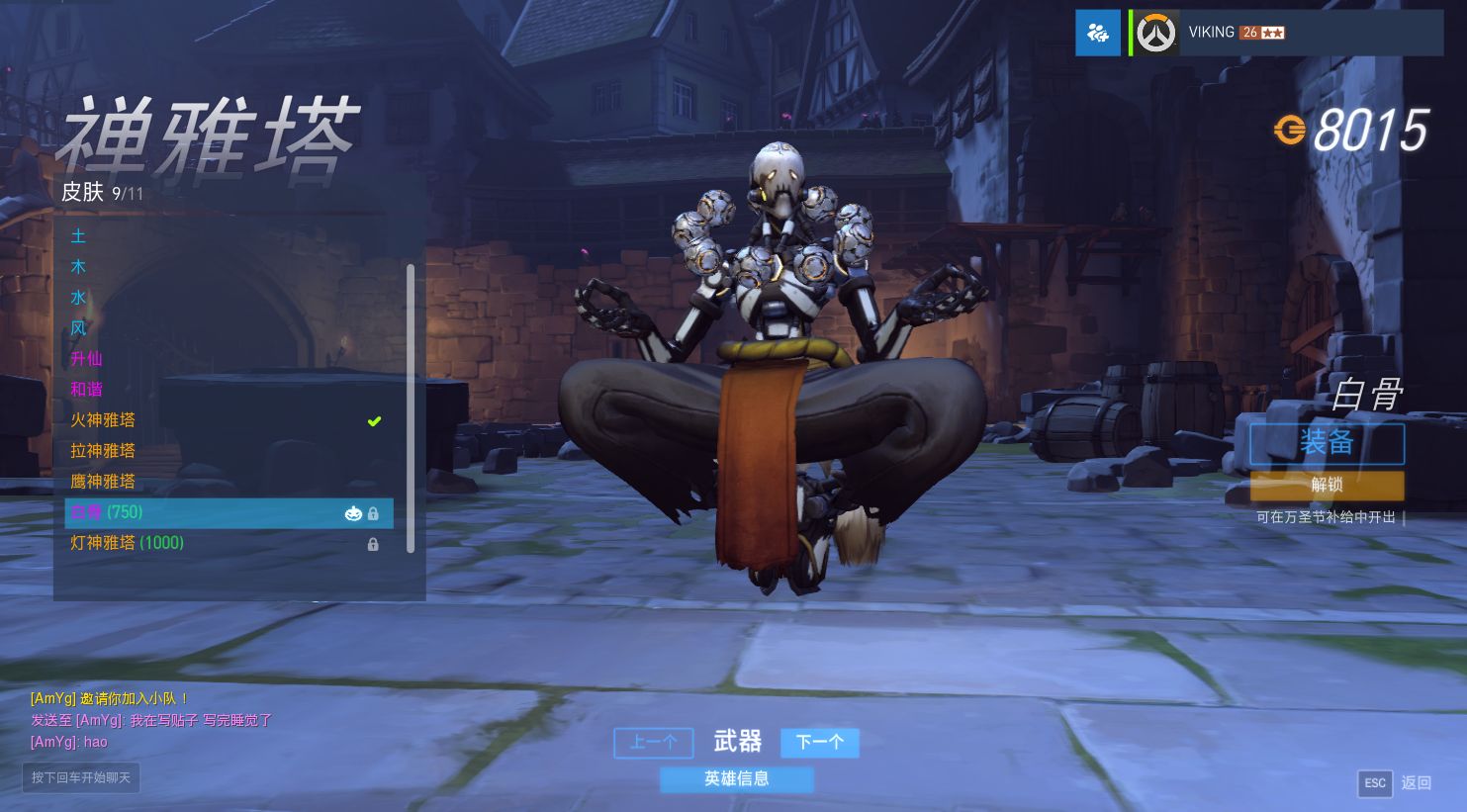1467x812 pixels.
Task: Open the social group icon
Action: click(1098, 33)
